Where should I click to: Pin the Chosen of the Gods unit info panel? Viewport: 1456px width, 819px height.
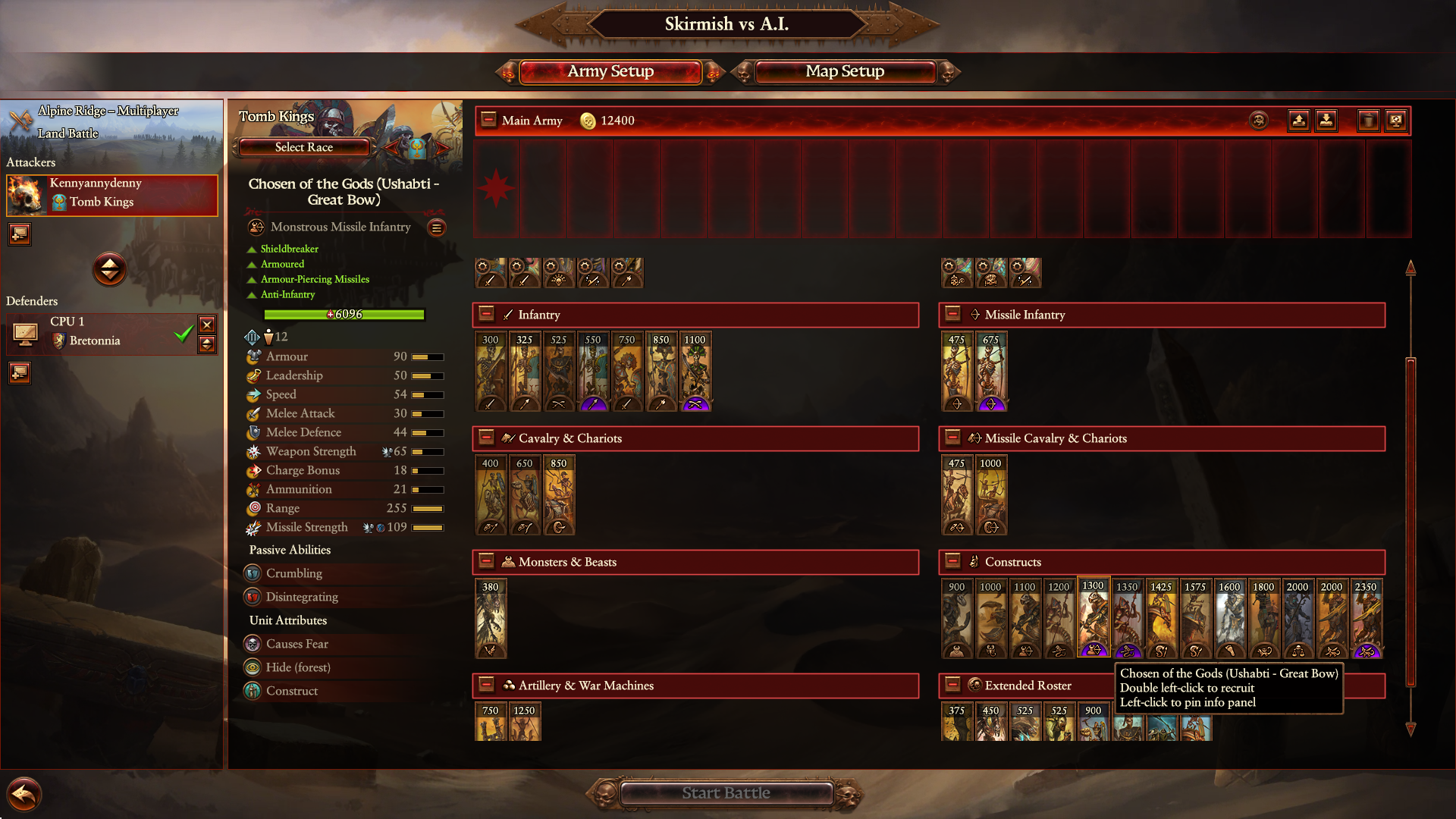(1094, 618)
